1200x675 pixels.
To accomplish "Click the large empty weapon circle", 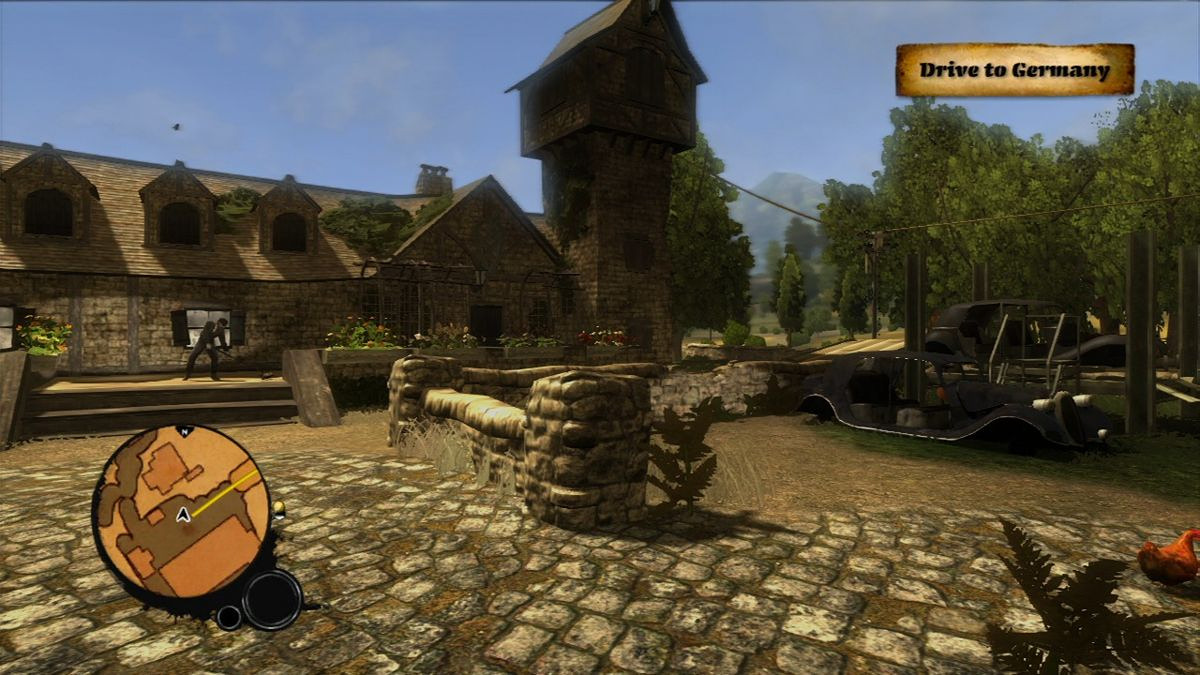I will tap(271, 599).
